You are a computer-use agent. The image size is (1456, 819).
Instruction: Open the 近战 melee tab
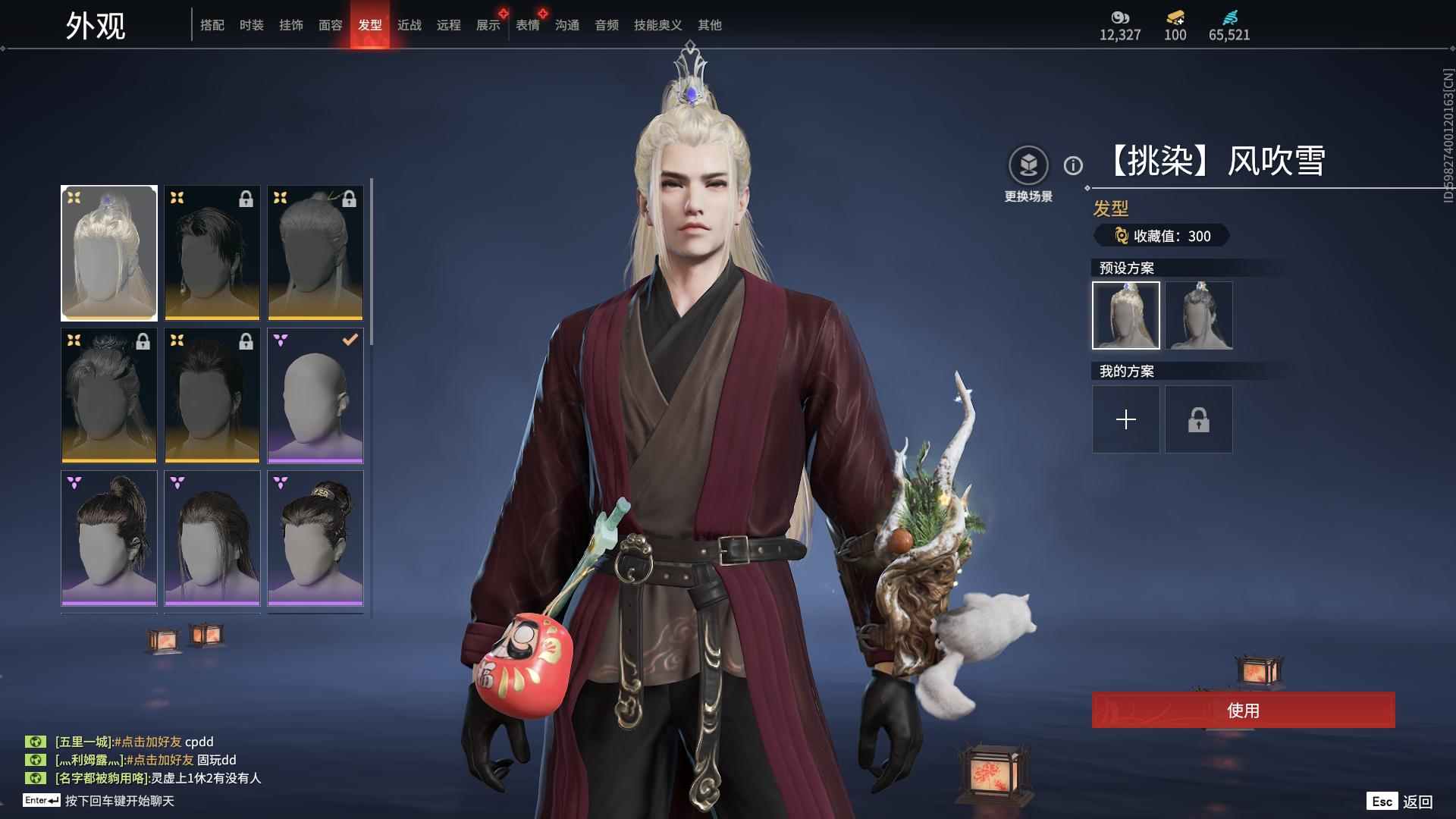(409, 25)
